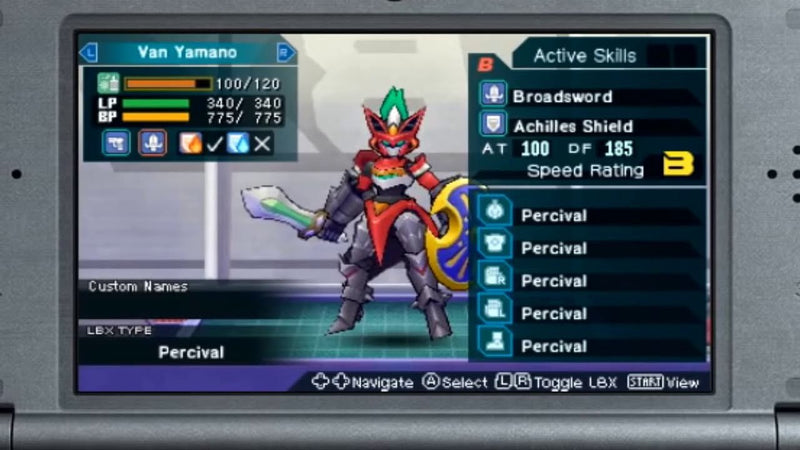The height and width of the screenshot is (450, 800).
Task: Switch to the previous LBX with left arrow
Action: tap(88, 53)
